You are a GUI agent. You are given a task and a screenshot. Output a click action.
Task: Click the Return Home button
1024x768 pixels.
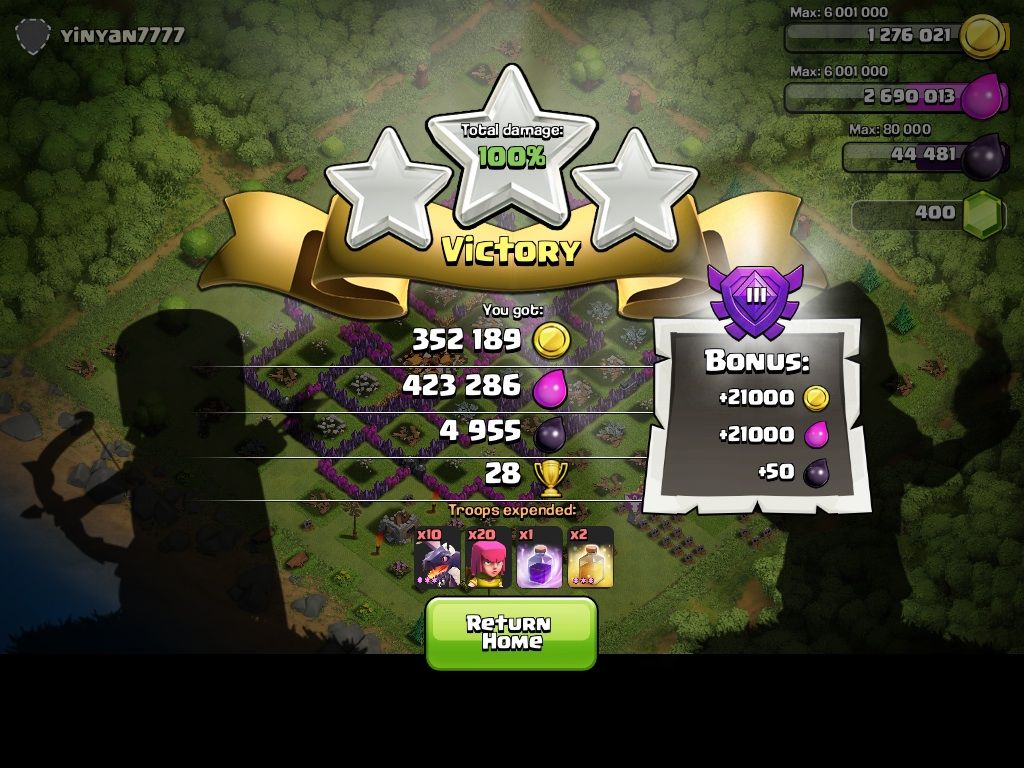click(x=511, y=632)
